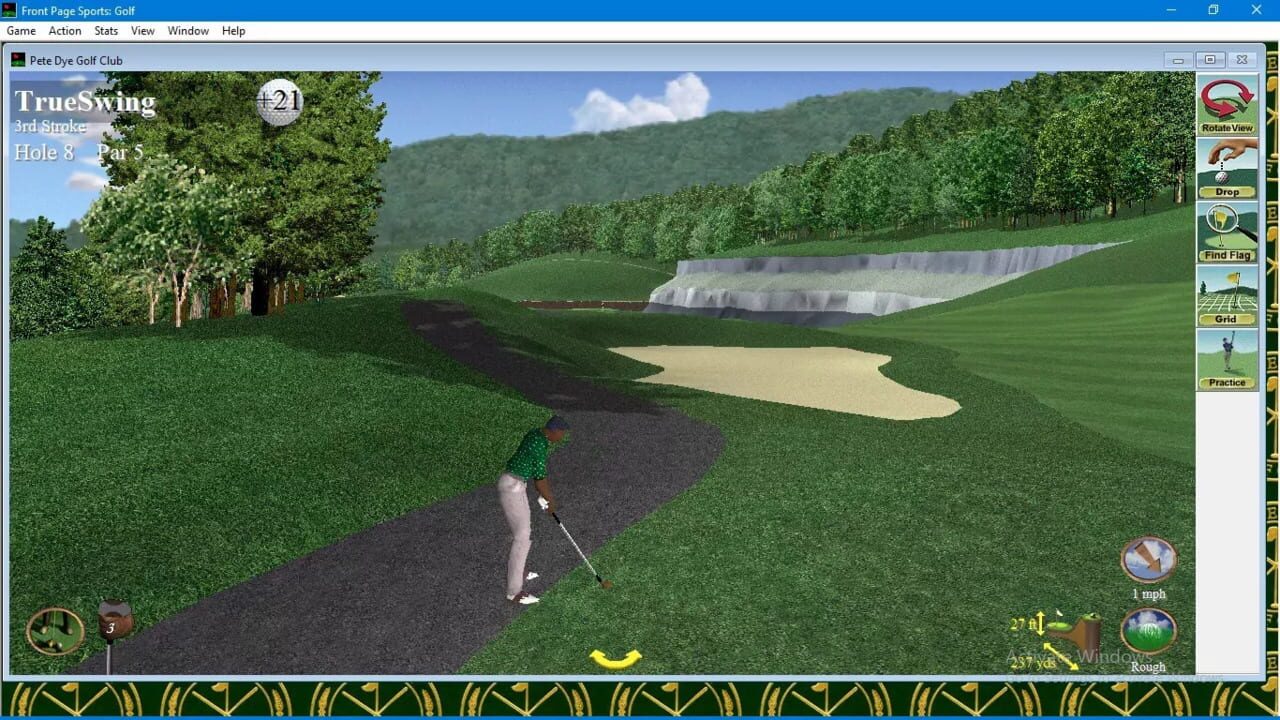
Task: Click the Drop ball icon
Action: pos(1227,168)
